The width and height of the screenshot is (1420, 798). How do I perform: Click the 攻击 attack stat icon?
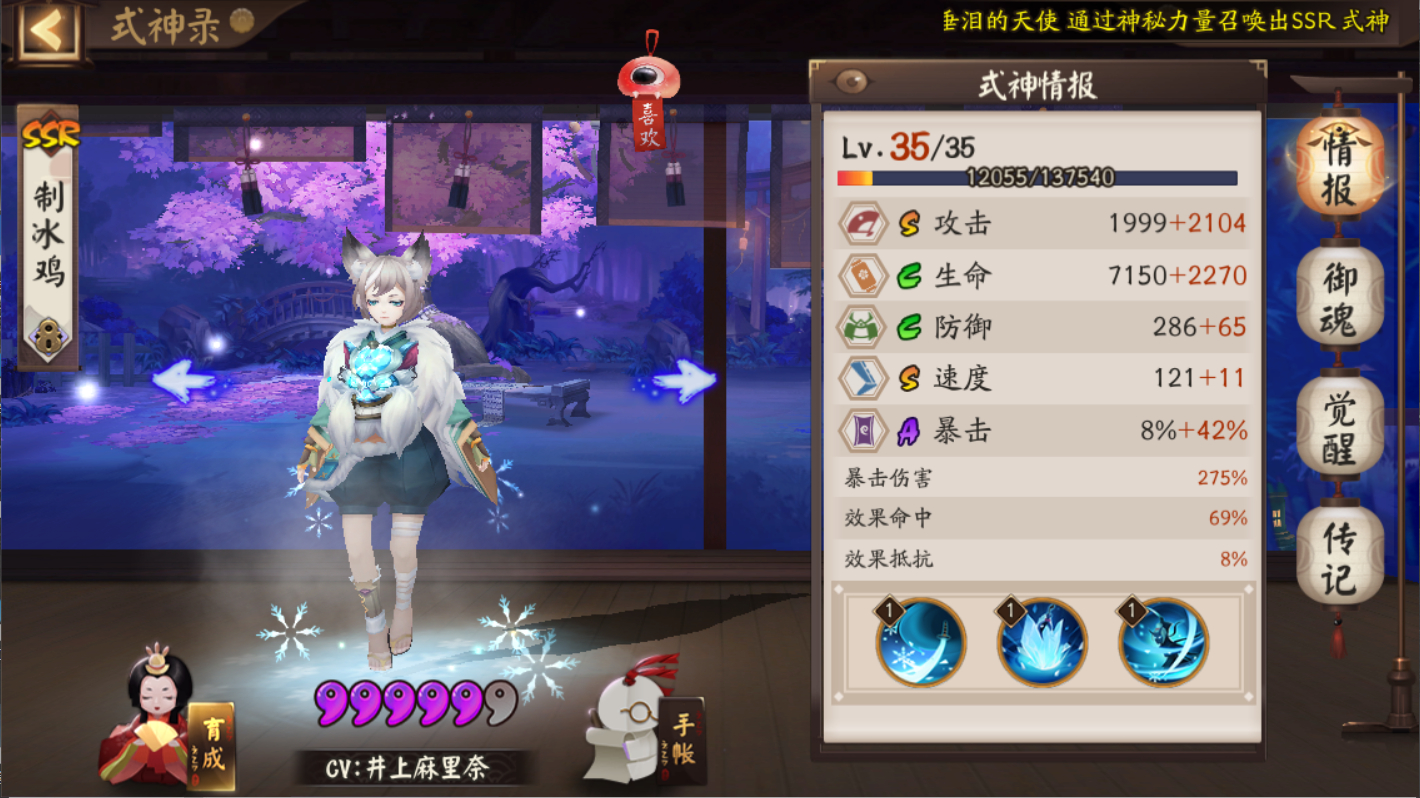pyautogui.click(x=862, y=223)
